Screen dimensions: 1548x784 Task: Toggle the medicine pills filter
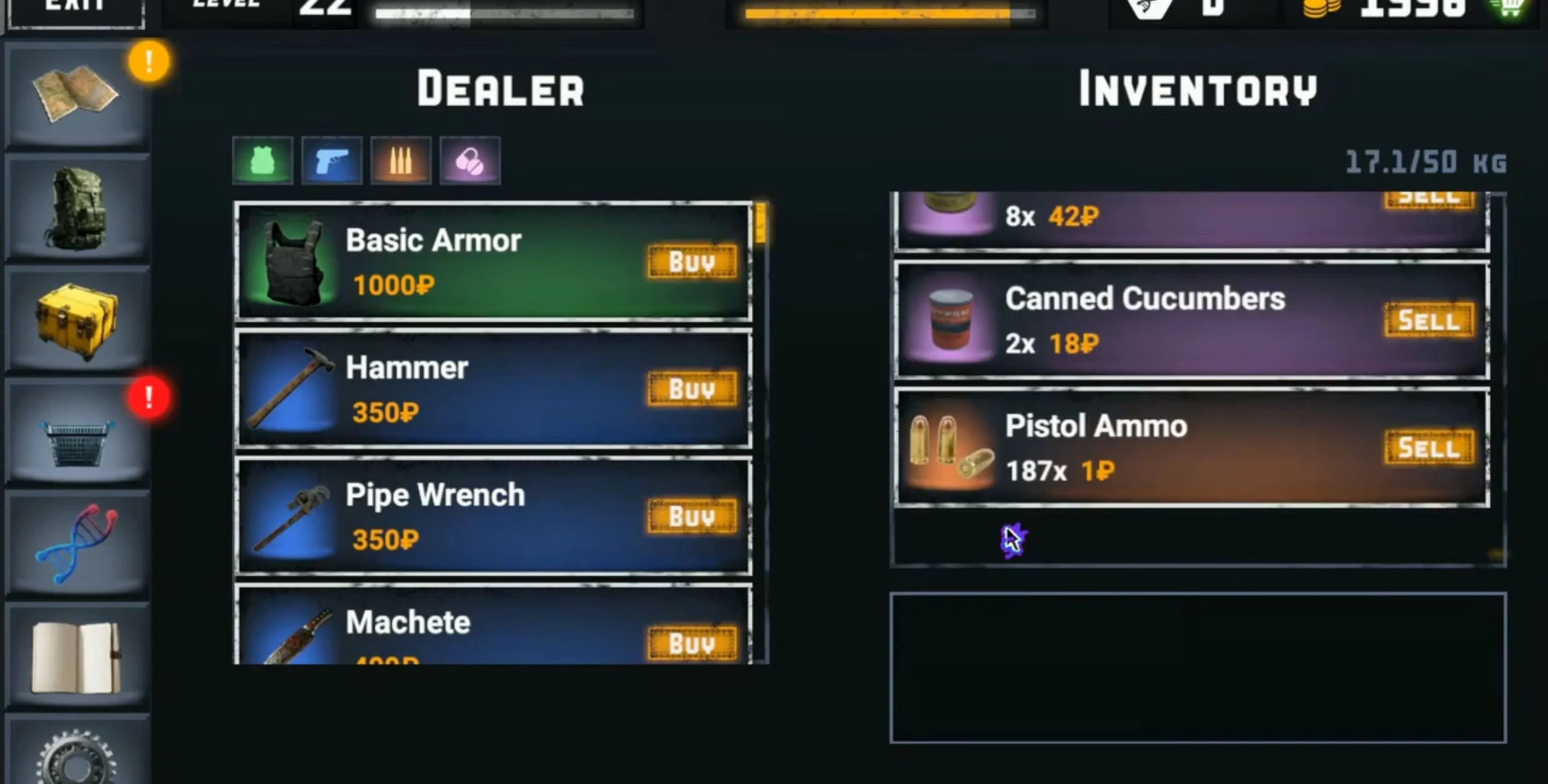tap(470, 160)
